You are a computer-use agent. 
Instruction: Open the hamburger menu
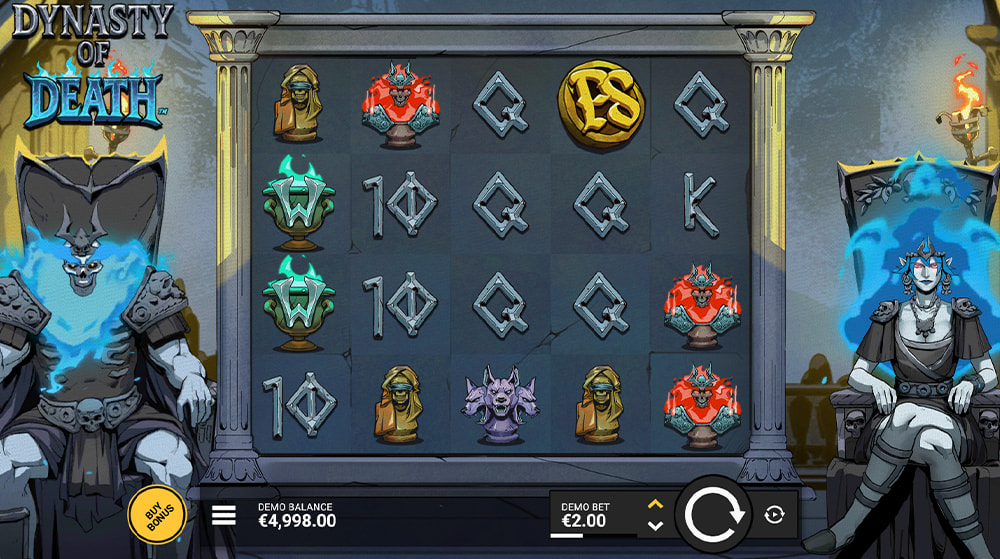(x=224, y=515)
